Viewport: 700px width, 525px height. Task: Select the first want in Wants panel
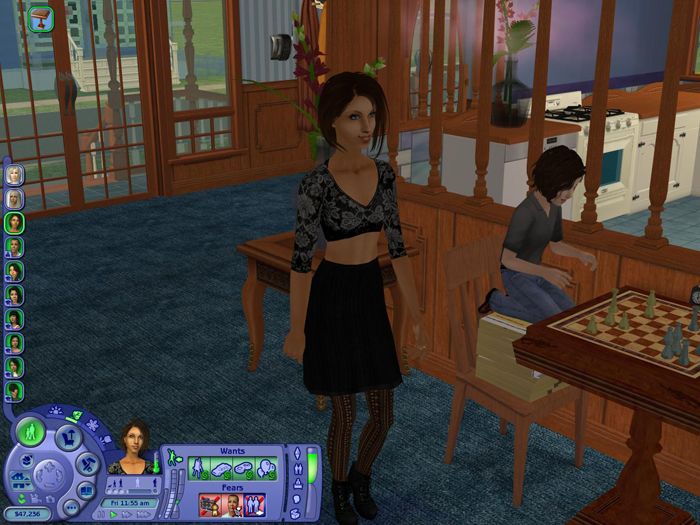pos(199,467)
